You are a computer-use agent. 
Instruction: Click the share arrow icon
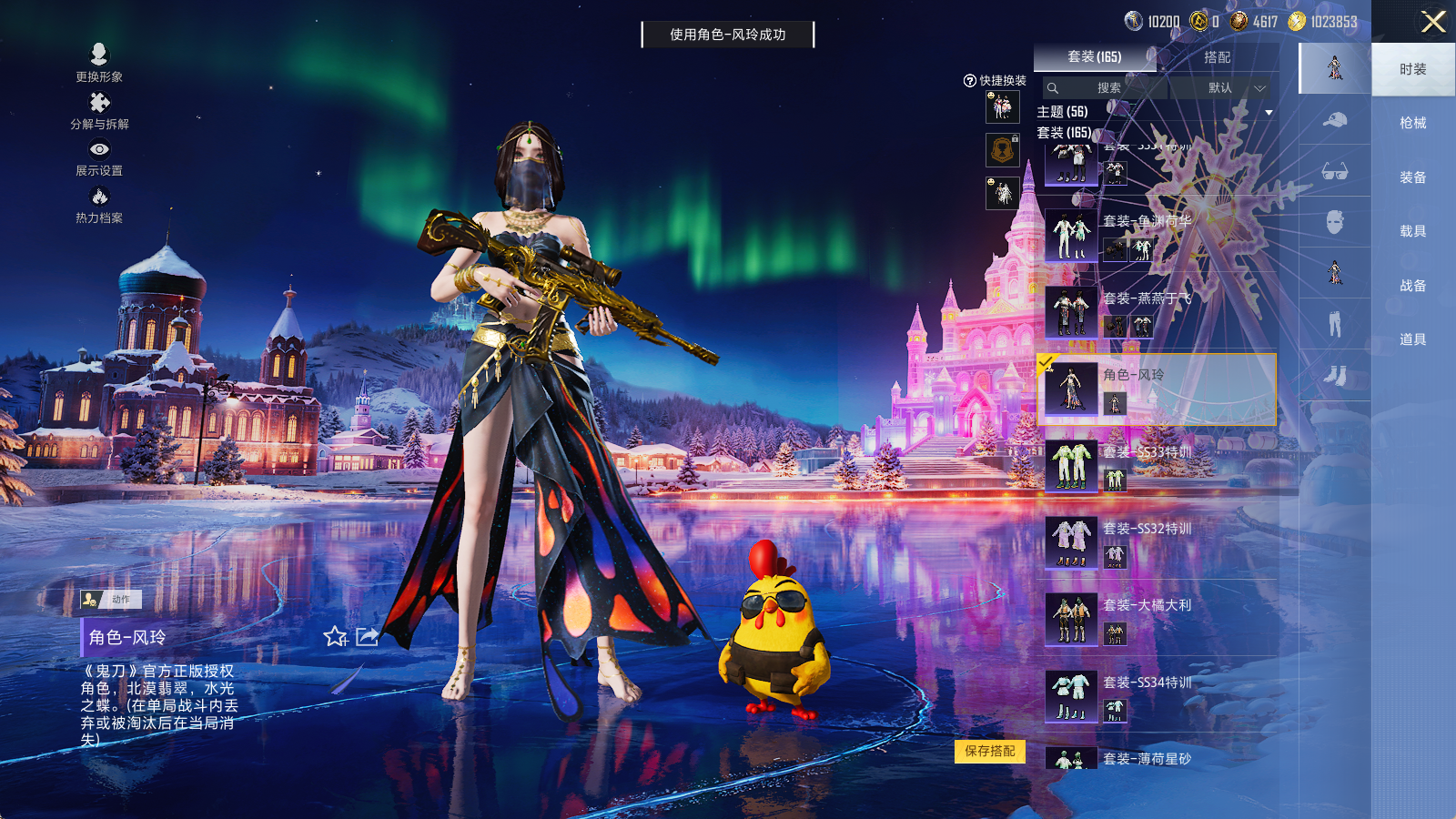pyautogui.click(x=367, y=637)
